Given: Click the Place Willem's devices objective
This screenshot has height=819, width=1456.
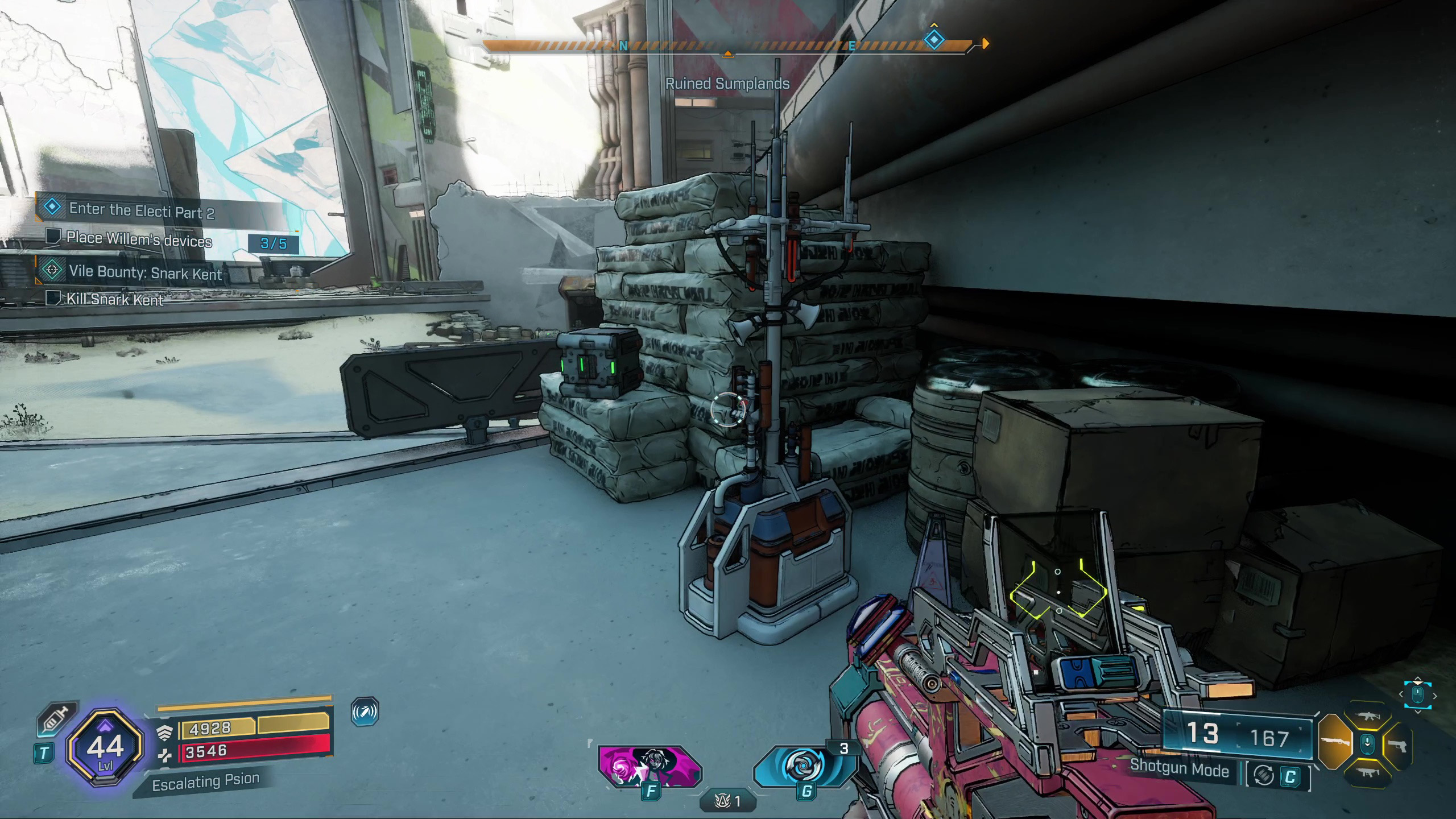Looking at the screenshot, I should pos(139,239).
